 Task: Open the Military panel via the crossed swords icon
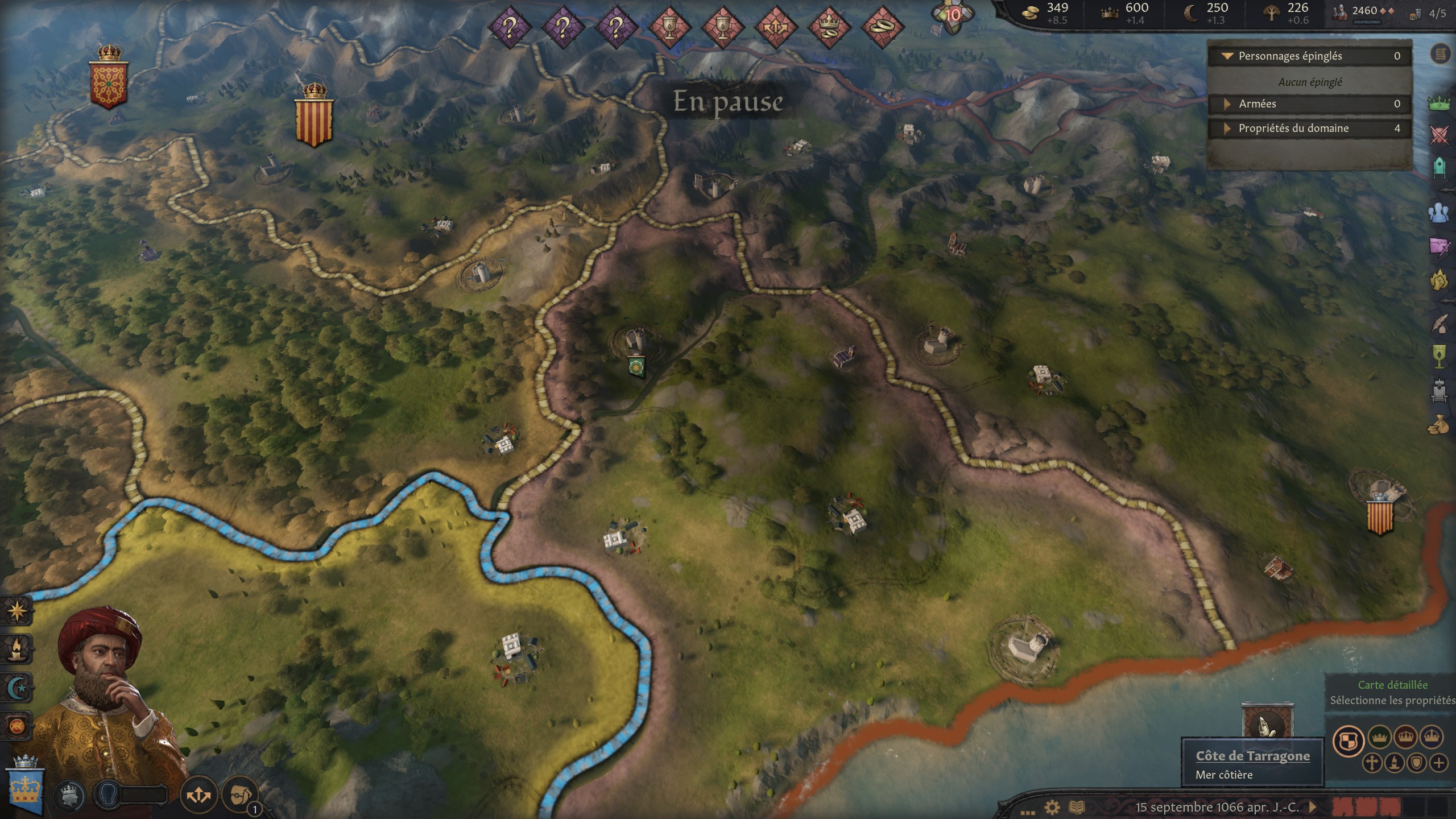click(1439, 134)
